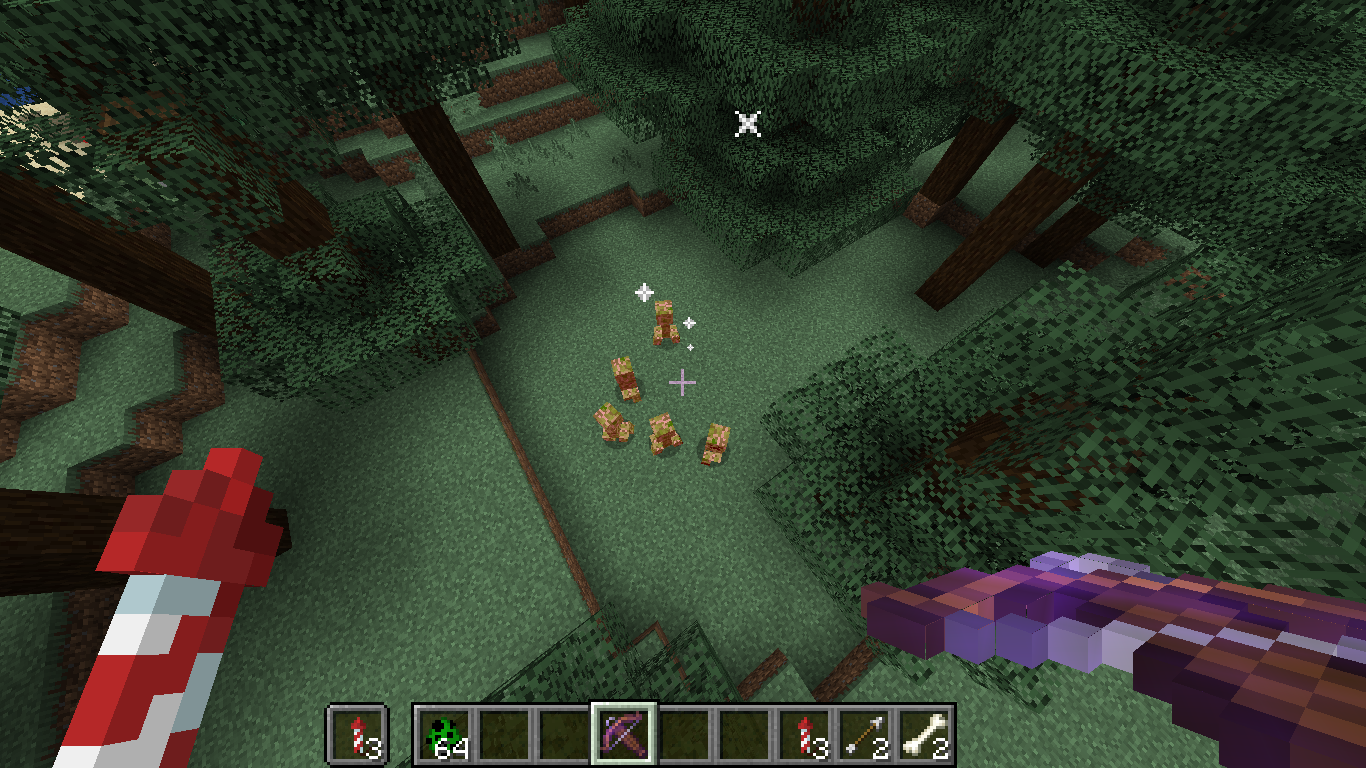Click the offhand firework rocket slot
This screenshot has width=1366, height=768.
point(357,735)
